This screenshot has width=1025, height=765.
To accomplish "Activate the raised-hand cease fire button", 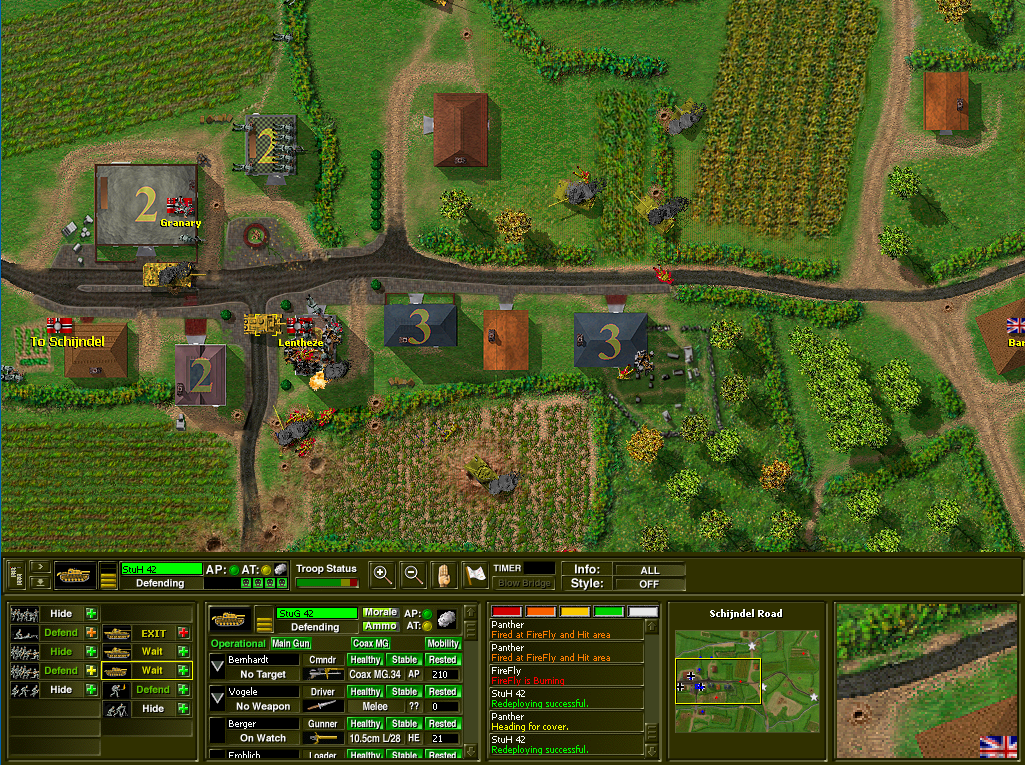I will tap(445, 574).
